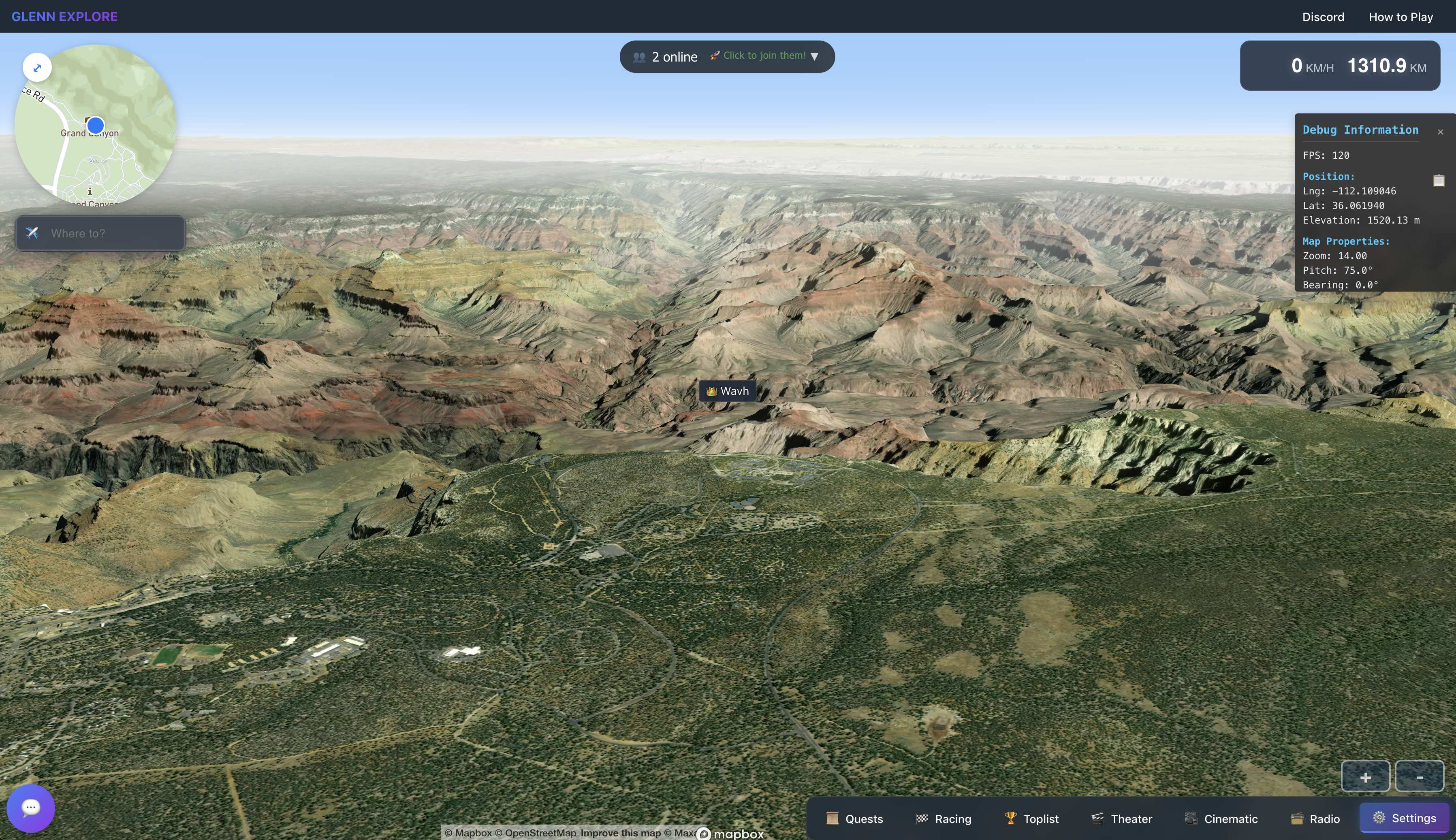Click the airplane icon in the search bar

click(x=33, y=233)
